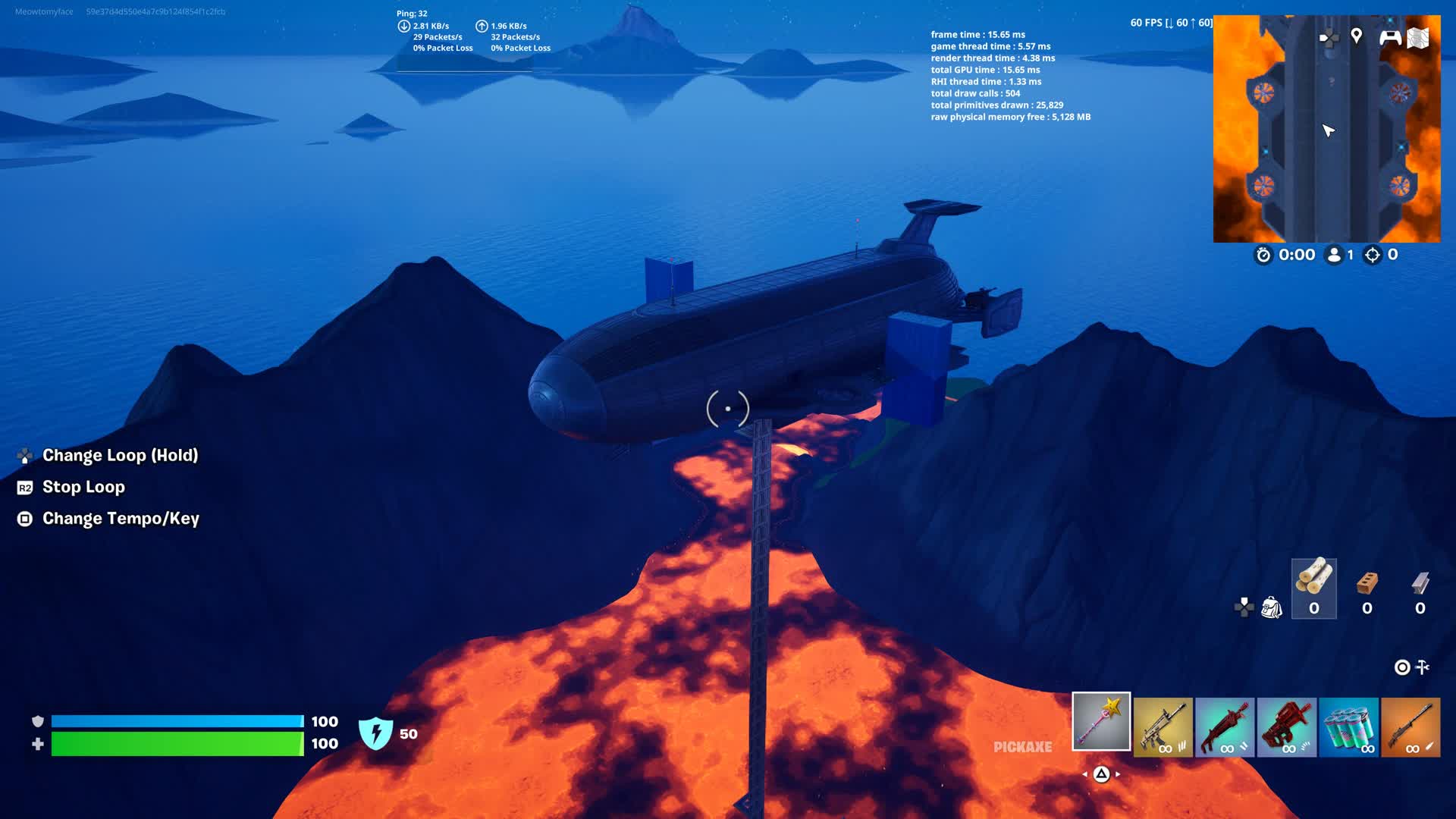Select the red submachine gun slot

[x=1287, y=727]
